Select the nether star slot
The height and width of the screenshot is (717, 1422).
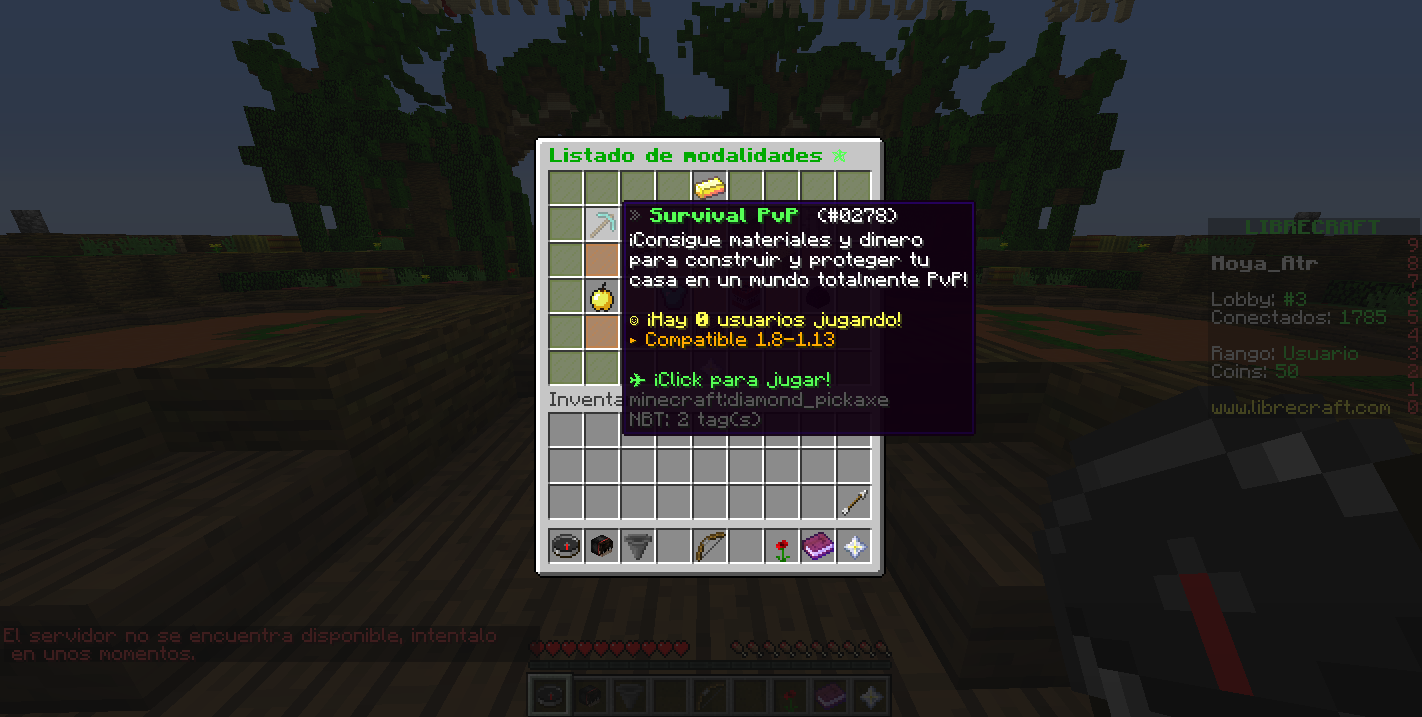(x=853, y=546)
